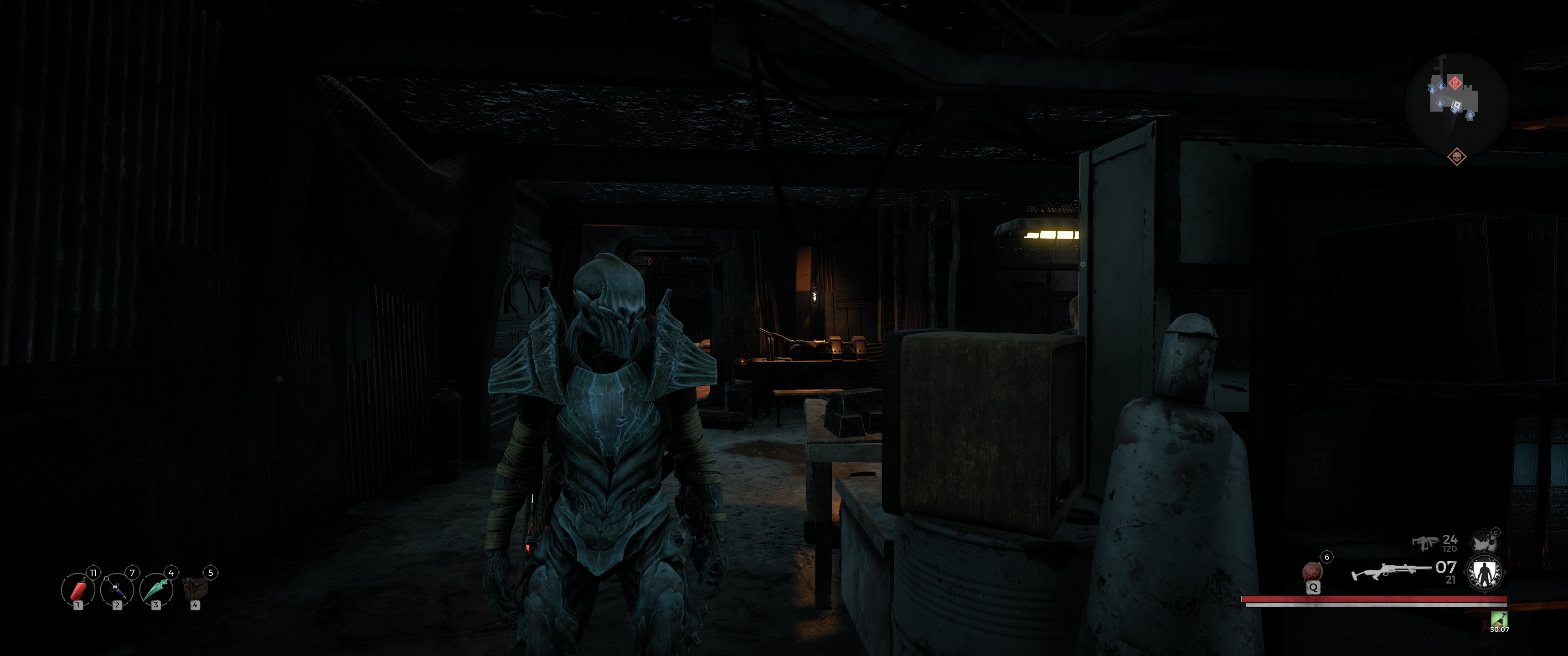
Task: Activate the shielded figure weapon mod
Action: [1485, 573]
